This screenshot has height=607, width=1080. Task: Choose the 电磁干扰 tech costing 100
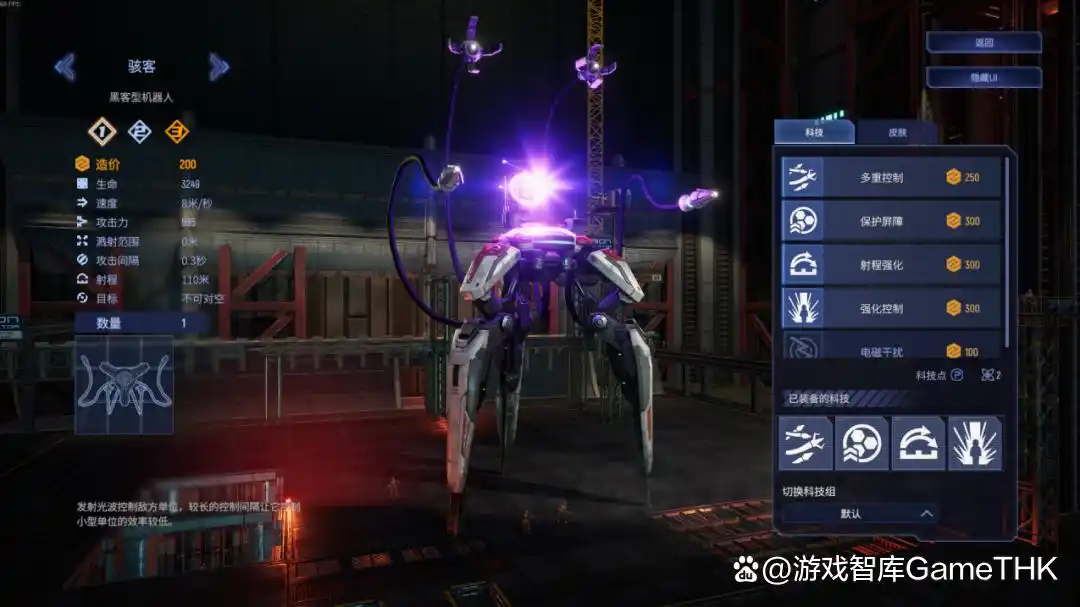(891, 347)
